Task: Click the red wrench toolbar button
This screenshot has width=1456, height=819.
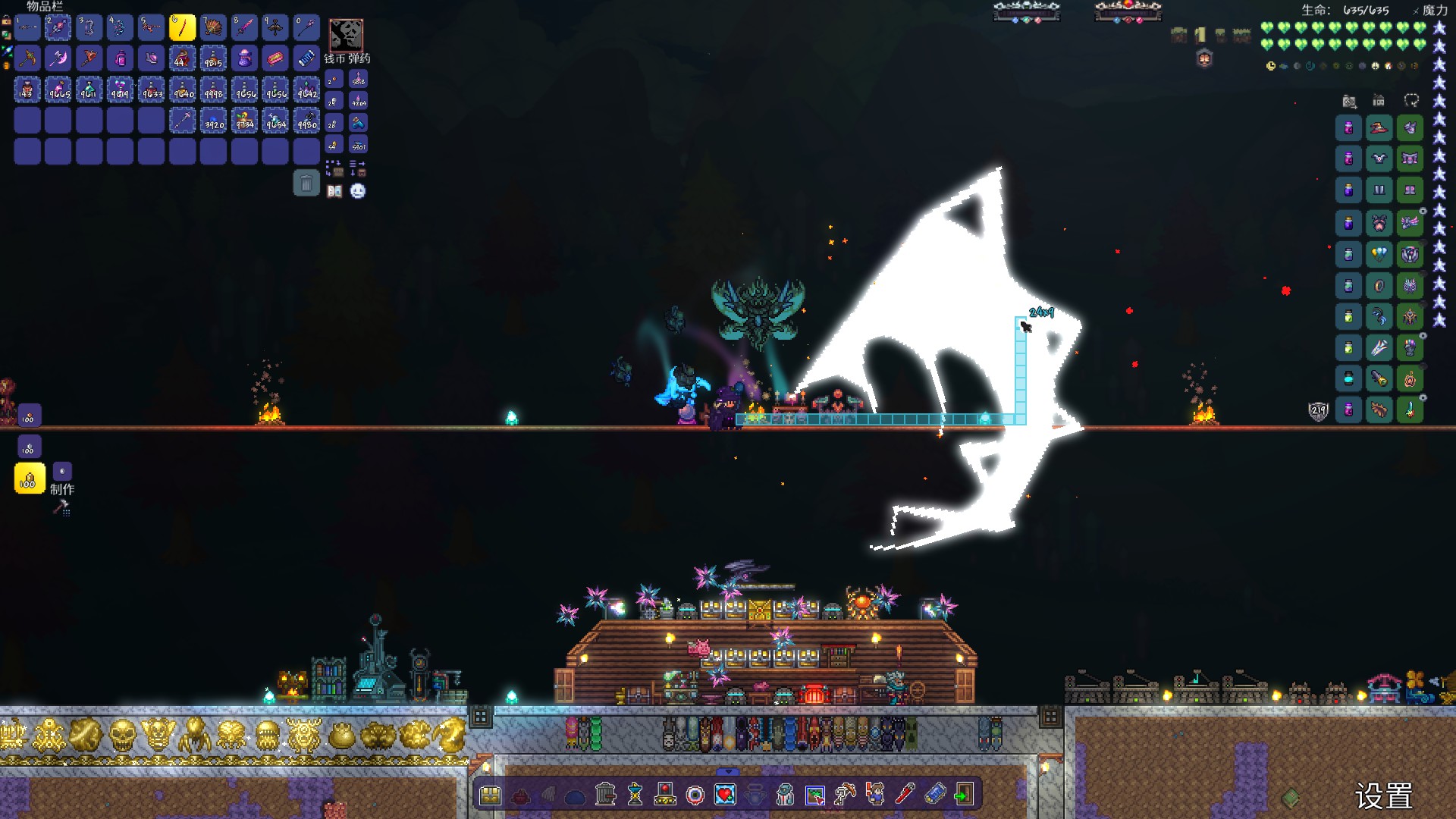Action: tap(905, 795)
